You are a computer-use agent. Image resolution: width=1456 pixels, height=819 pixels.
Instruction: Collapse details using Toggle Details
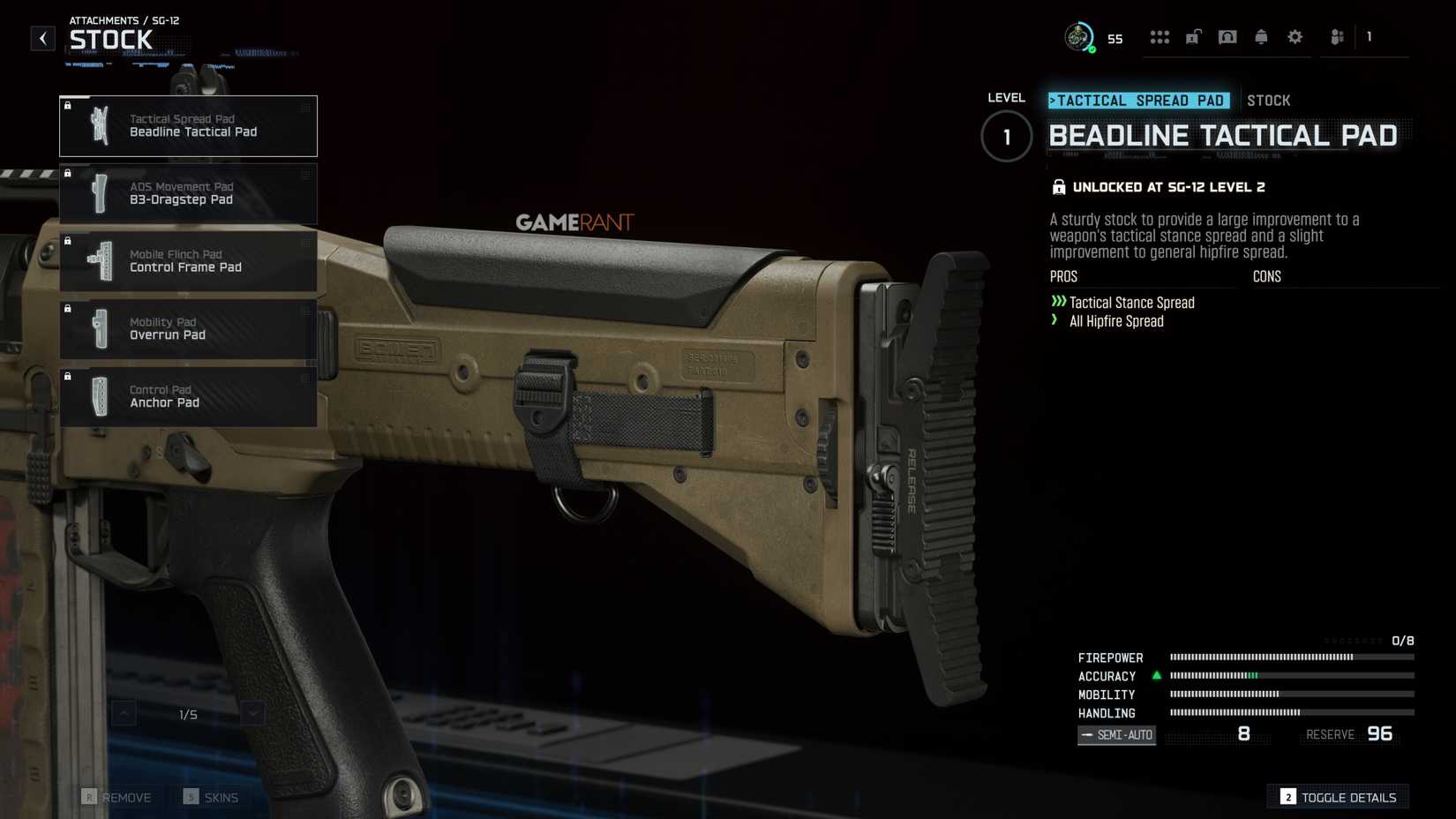coord(1338,797)
